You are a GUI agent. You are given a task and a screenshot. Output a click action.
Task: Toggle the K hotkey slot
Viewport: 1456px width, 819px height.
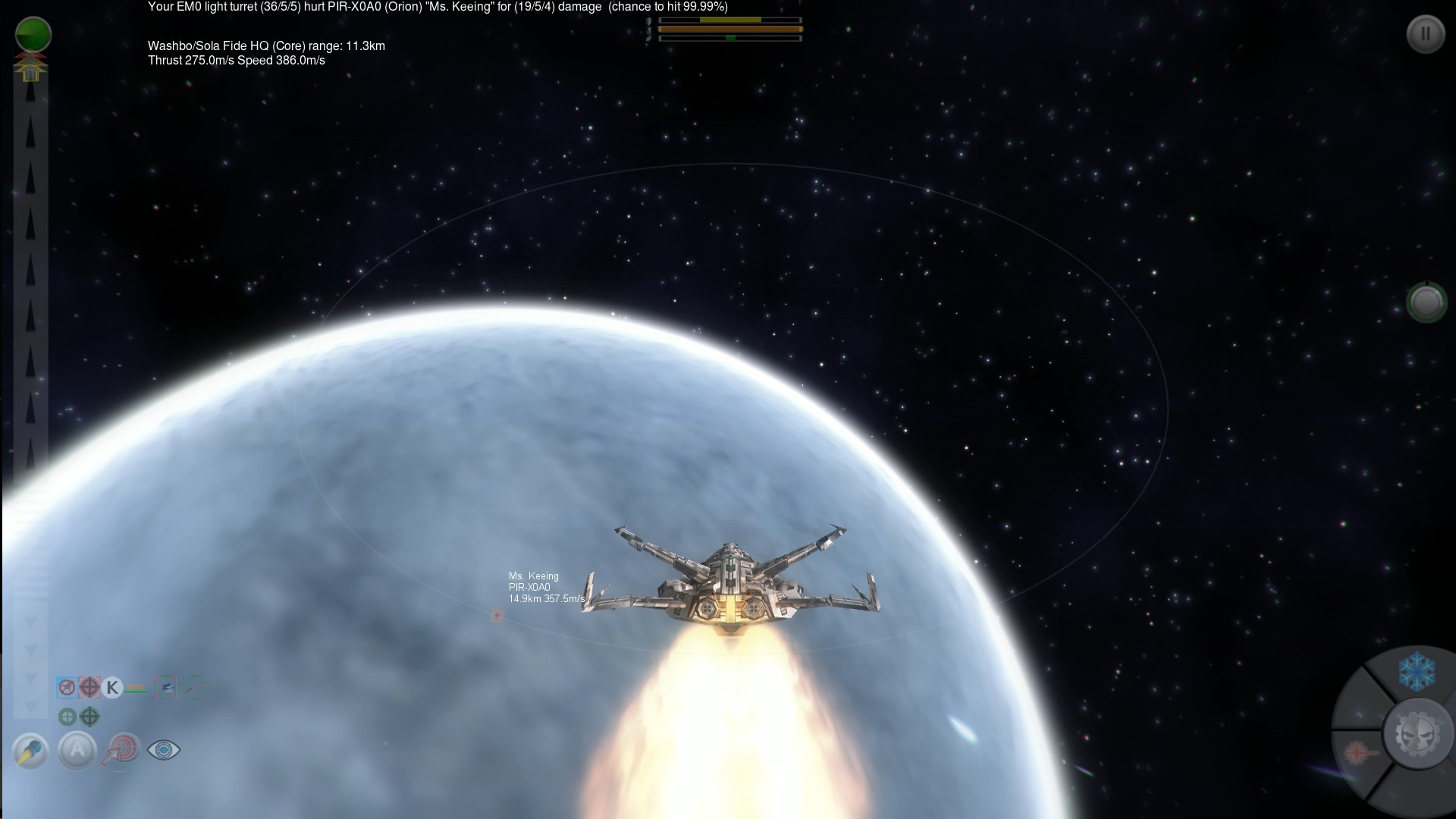tap(111, 686)
